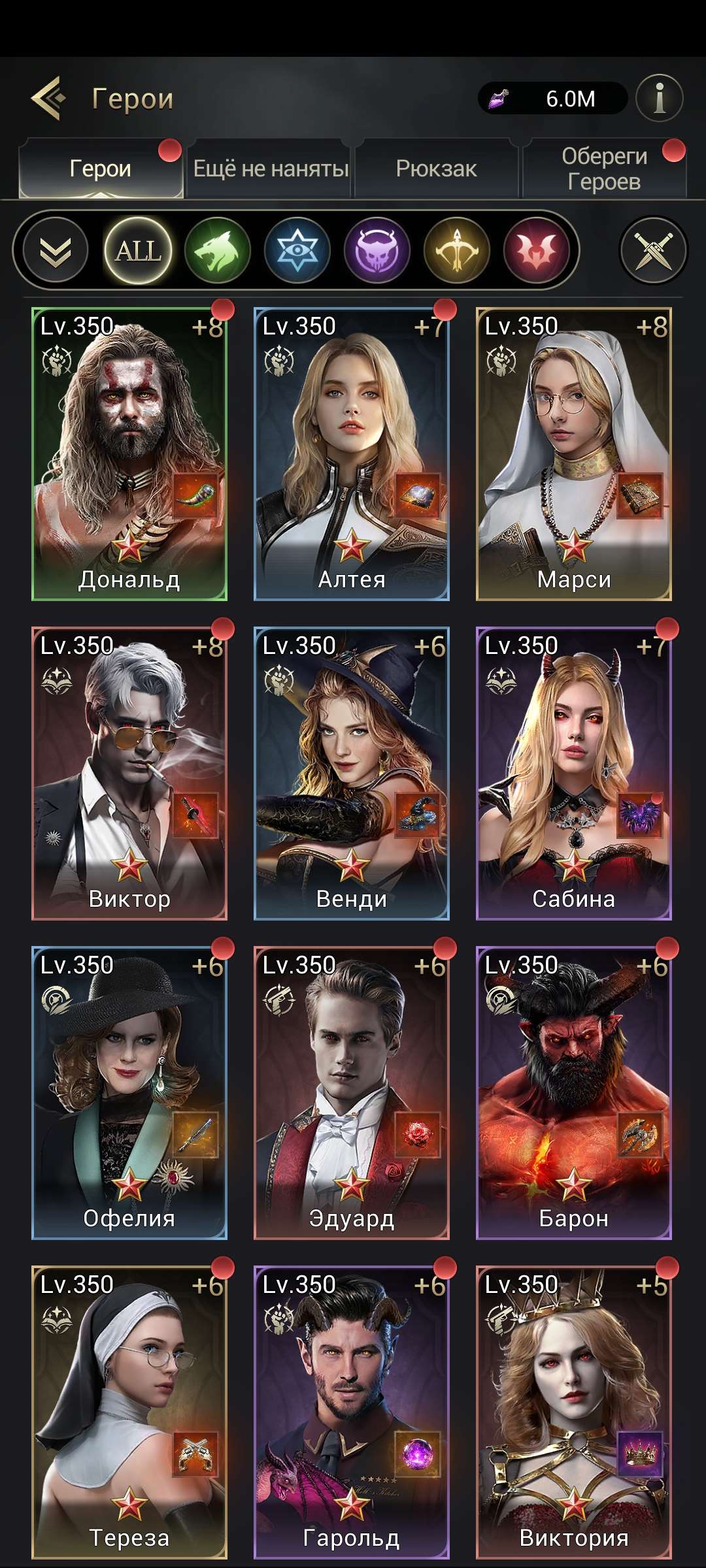Filter by purple demon skull faction

coord(377,250)
